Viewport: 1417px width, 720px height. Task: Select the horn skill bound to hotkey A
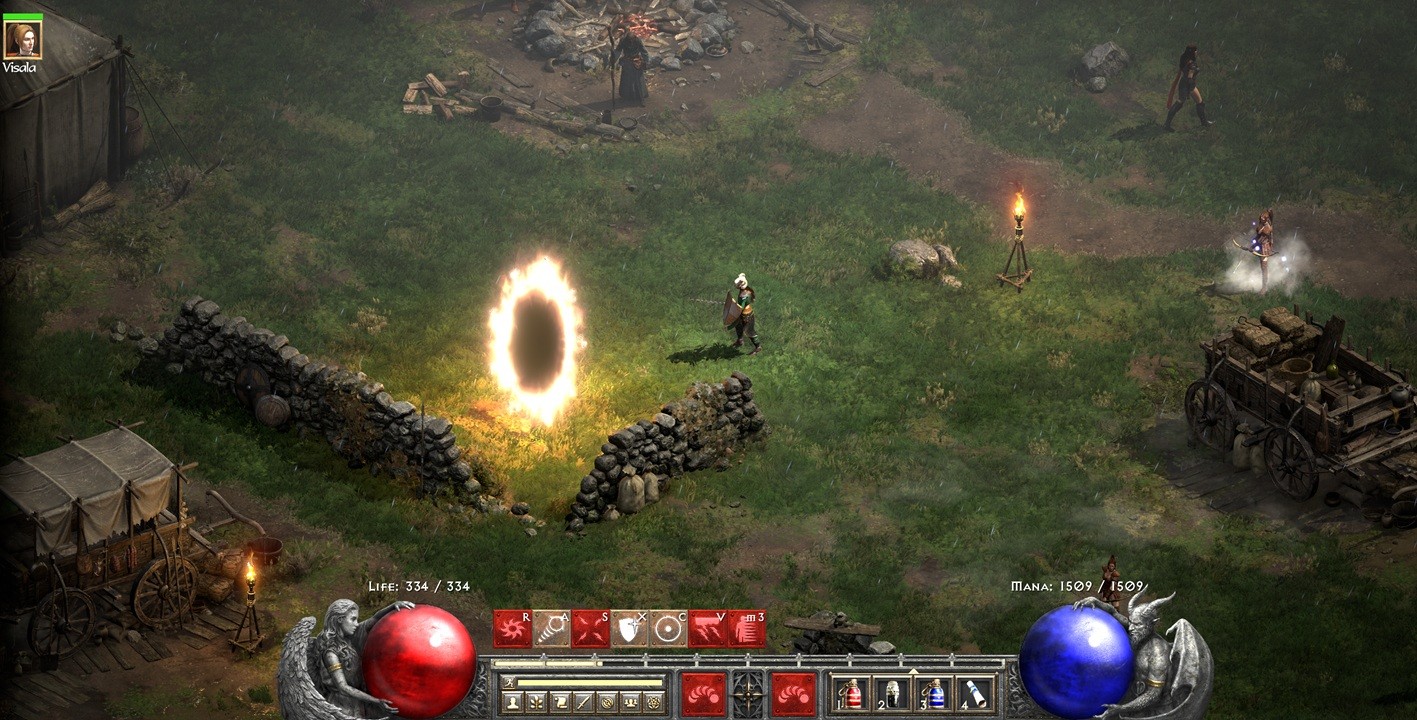550,627
